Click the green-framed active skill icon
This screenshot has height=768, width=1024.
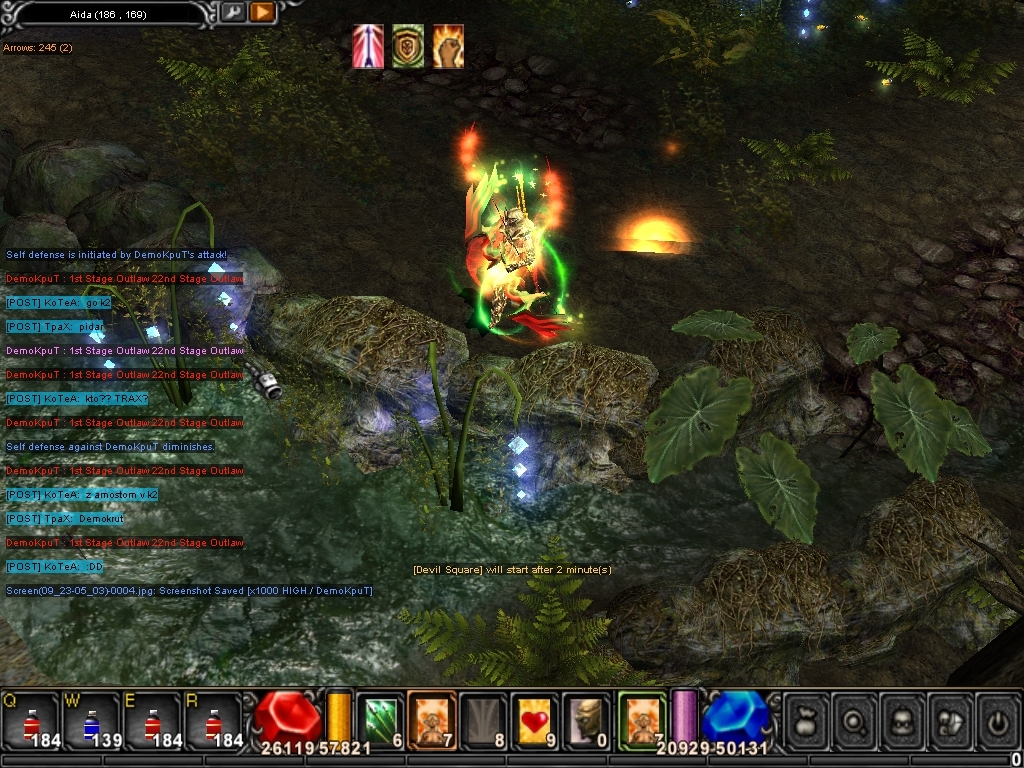coord(641,720)
